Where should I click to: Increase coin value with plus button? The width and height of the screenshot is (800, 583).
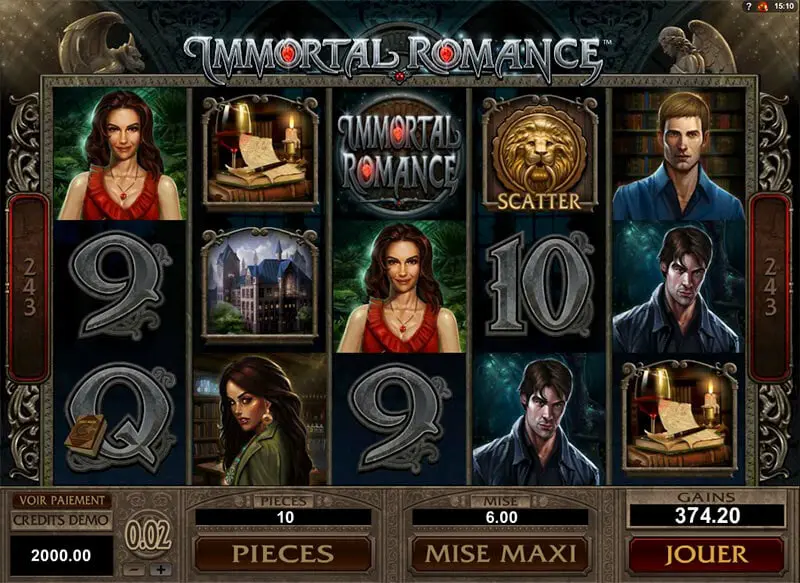[x=160, y=569]
